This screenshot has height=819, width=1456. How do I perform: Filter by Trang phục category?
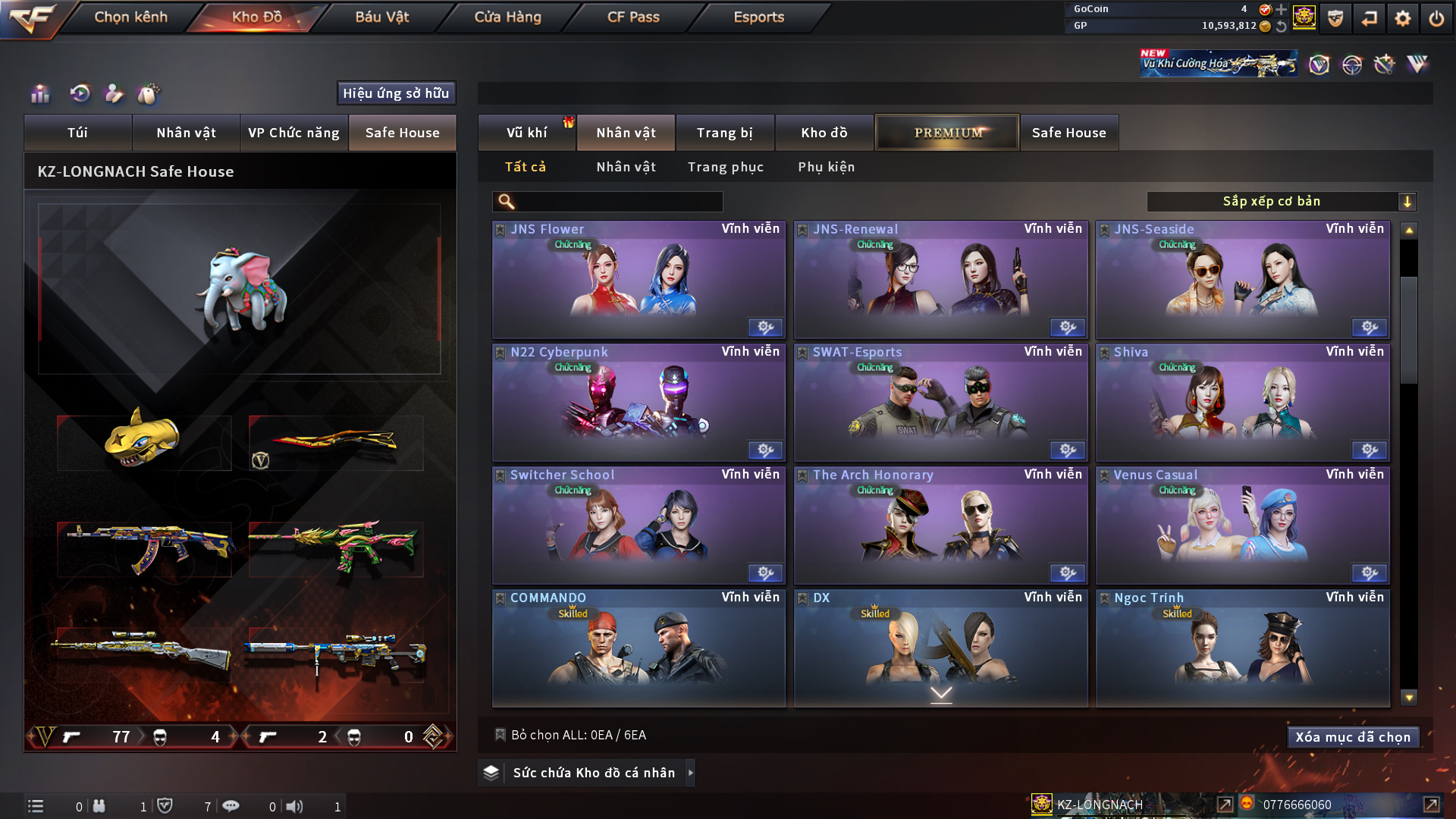[725, 167]
